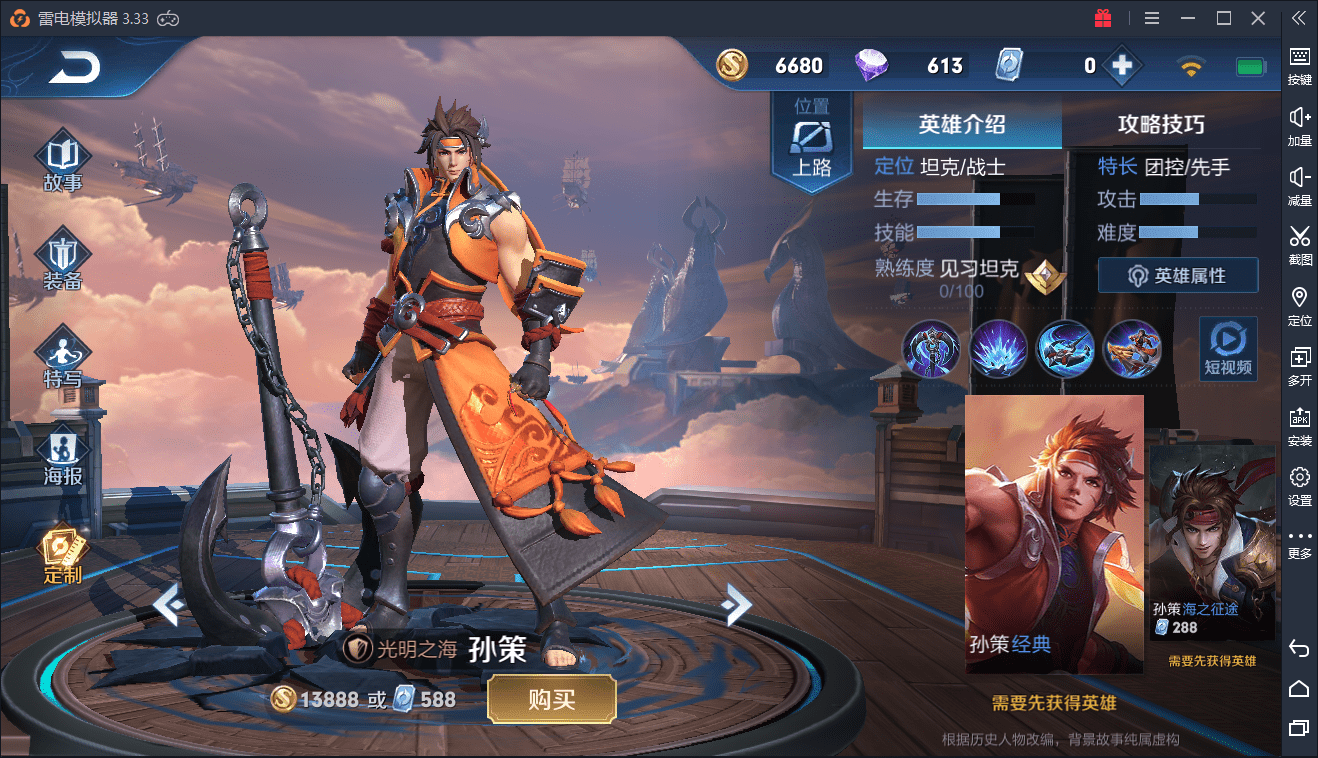Open the emulator hamburger menu
The height and width of the screenshot is (758, 1318).
[1151, 17]
